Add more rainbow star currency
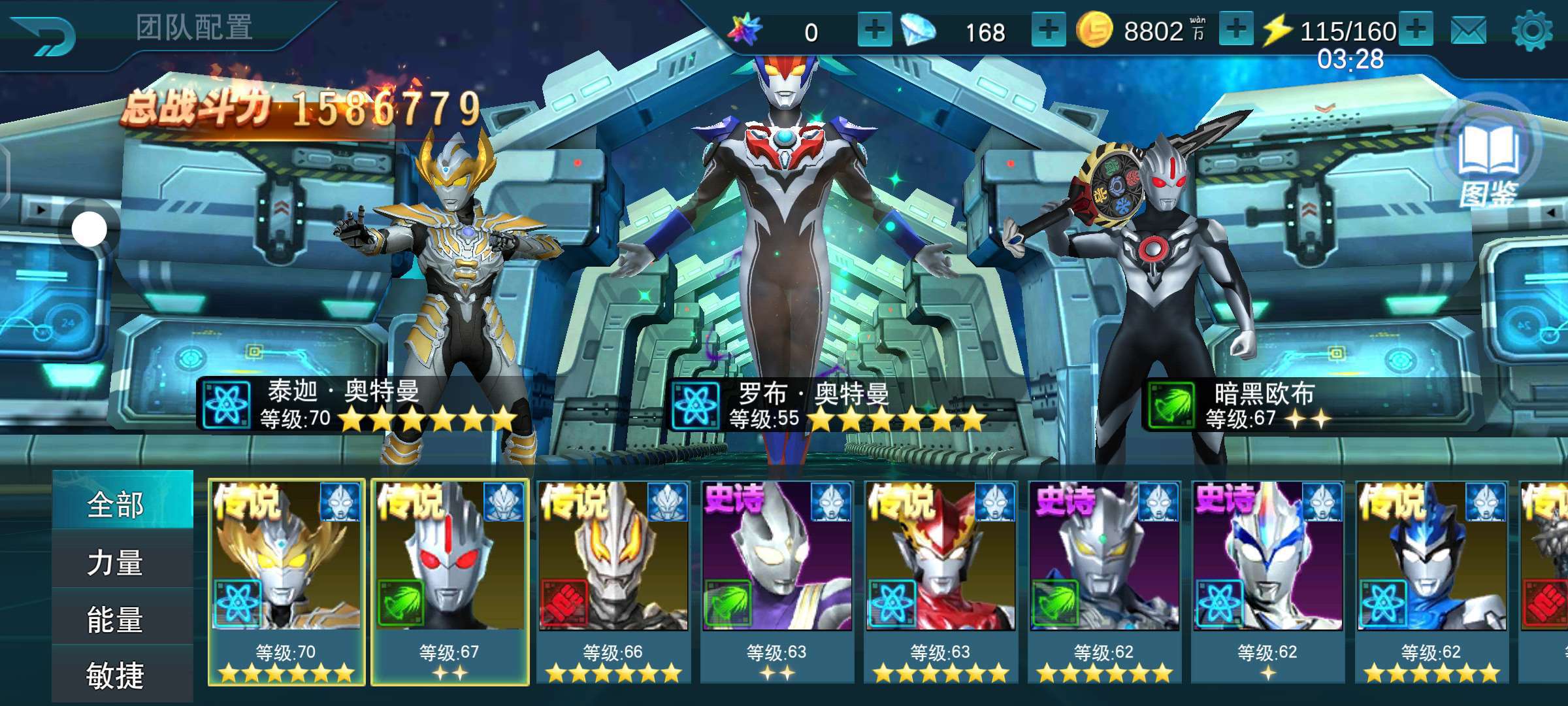The image size is (1568, 706). 874,31
